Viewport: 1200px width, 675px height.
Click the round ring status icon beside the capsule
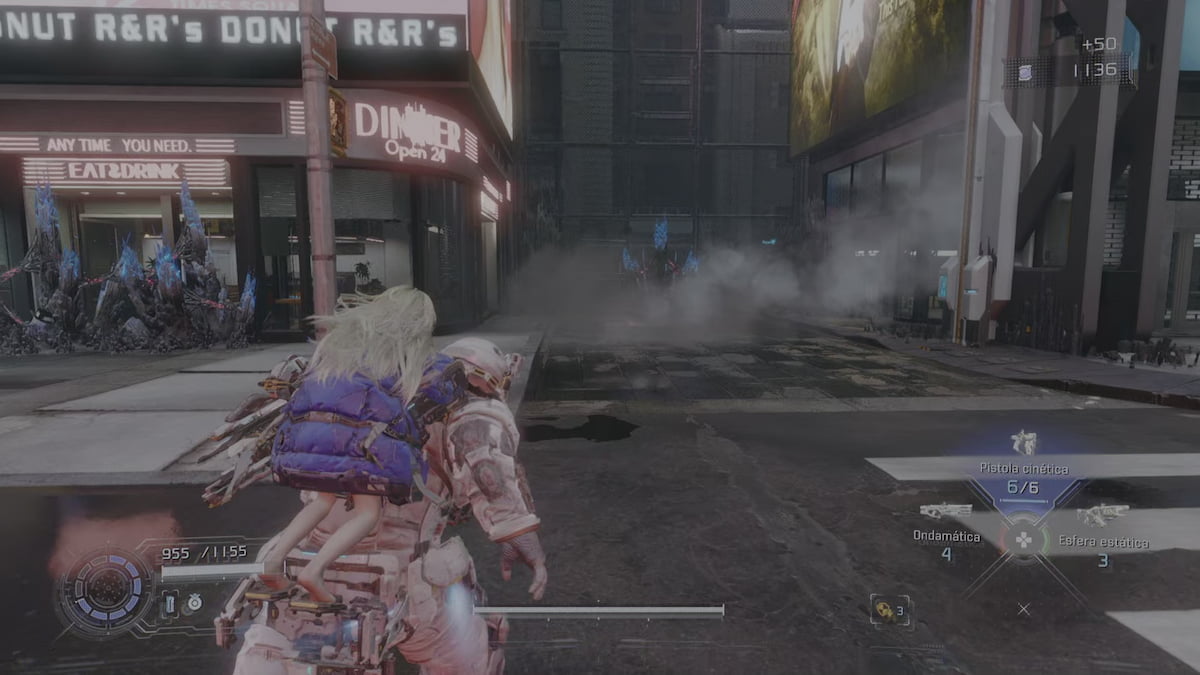pos(194,602)
